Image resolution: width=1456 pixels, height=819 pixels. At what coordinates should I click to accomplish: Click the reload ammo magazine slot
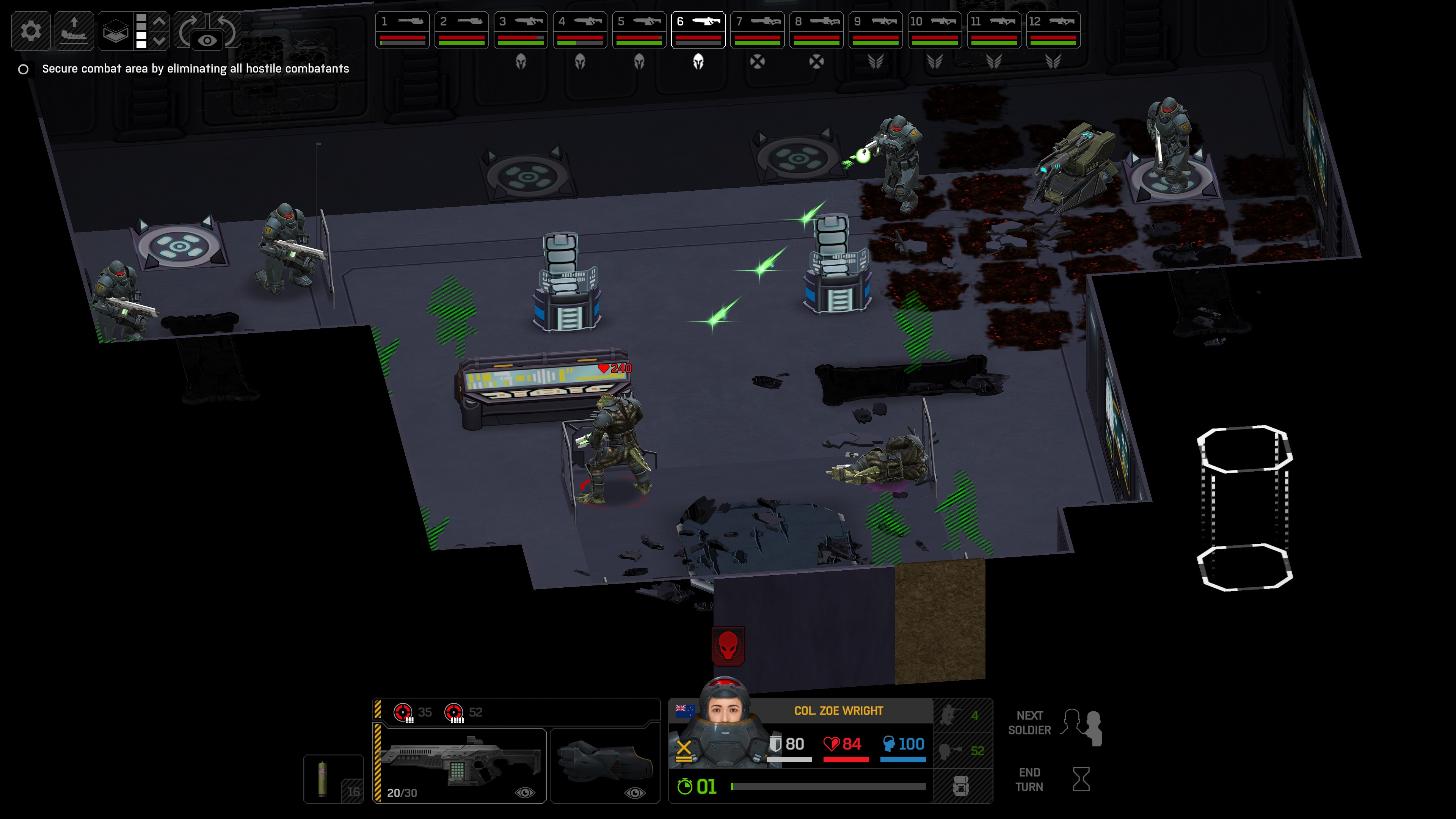333,779
